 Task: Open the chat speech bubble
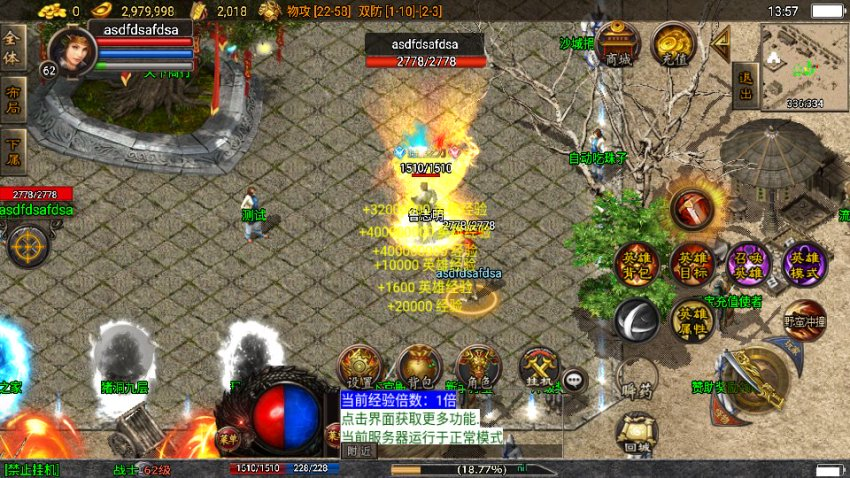[574, 379]
